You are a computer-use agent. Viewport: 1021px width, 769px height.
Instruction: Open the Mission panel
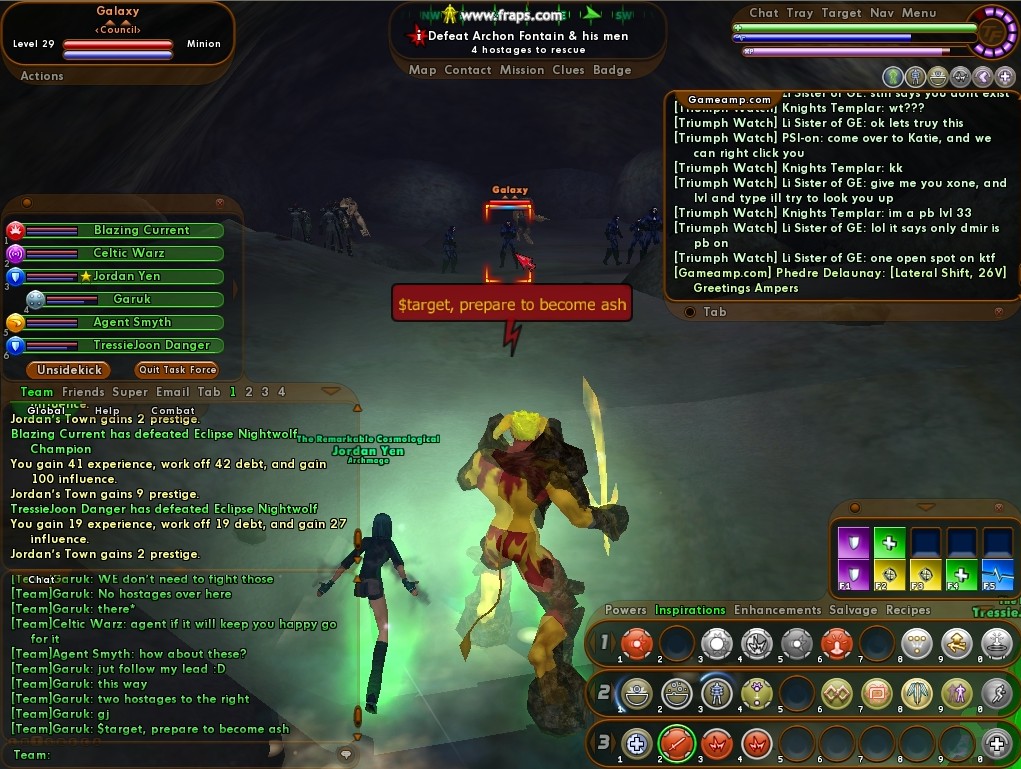point(522,70)
